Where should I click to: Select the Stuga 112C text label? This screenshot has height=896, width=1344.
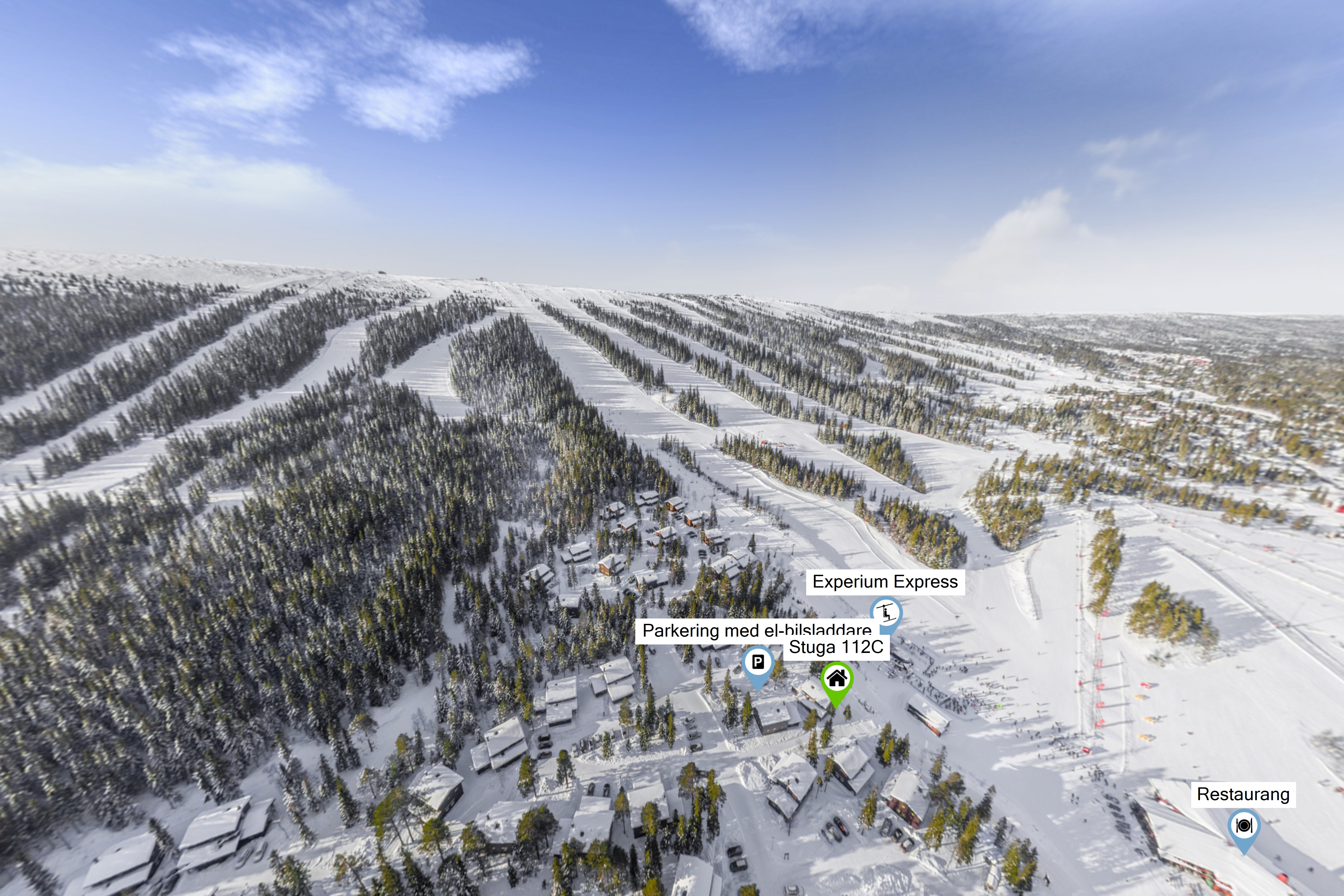[836, 647]
